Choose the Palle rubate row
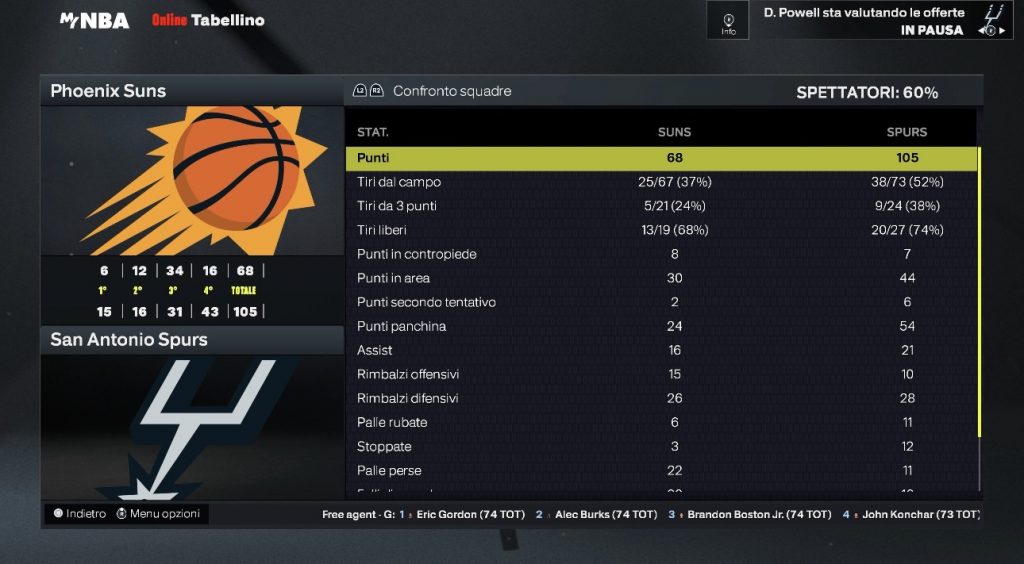The image size is (1024, 564). tap(661, 422)
